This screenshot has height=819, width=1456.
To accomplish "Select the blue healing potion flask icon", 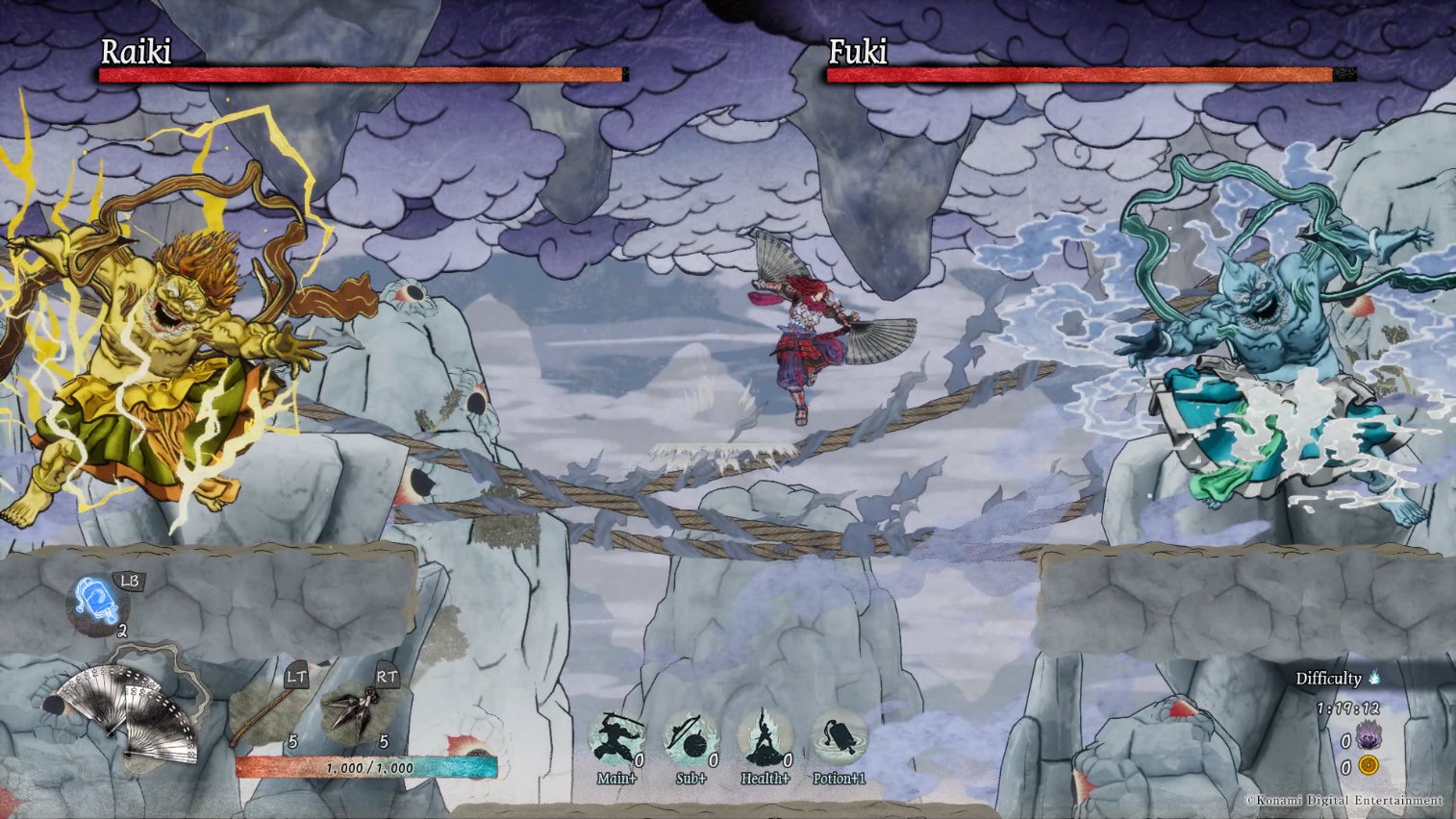I will coord(96,603).
